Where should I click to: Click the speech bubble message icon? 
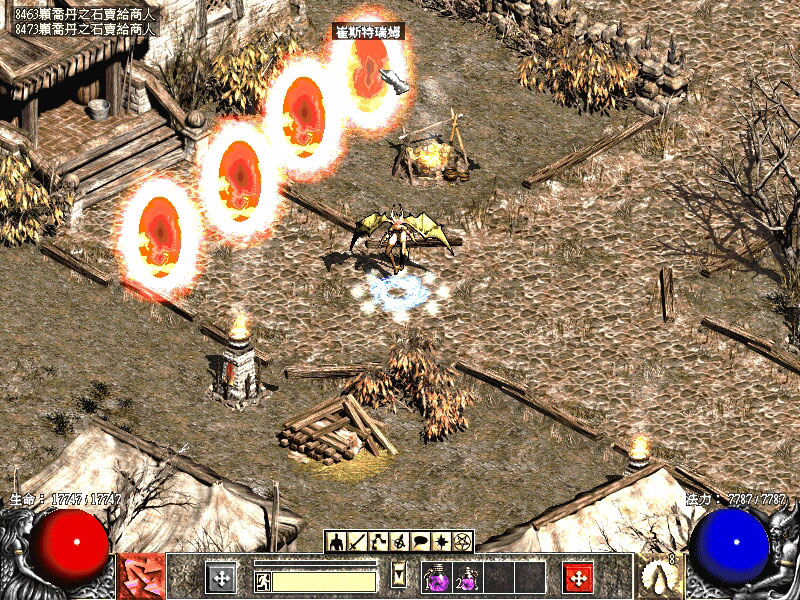coord(420,541)
